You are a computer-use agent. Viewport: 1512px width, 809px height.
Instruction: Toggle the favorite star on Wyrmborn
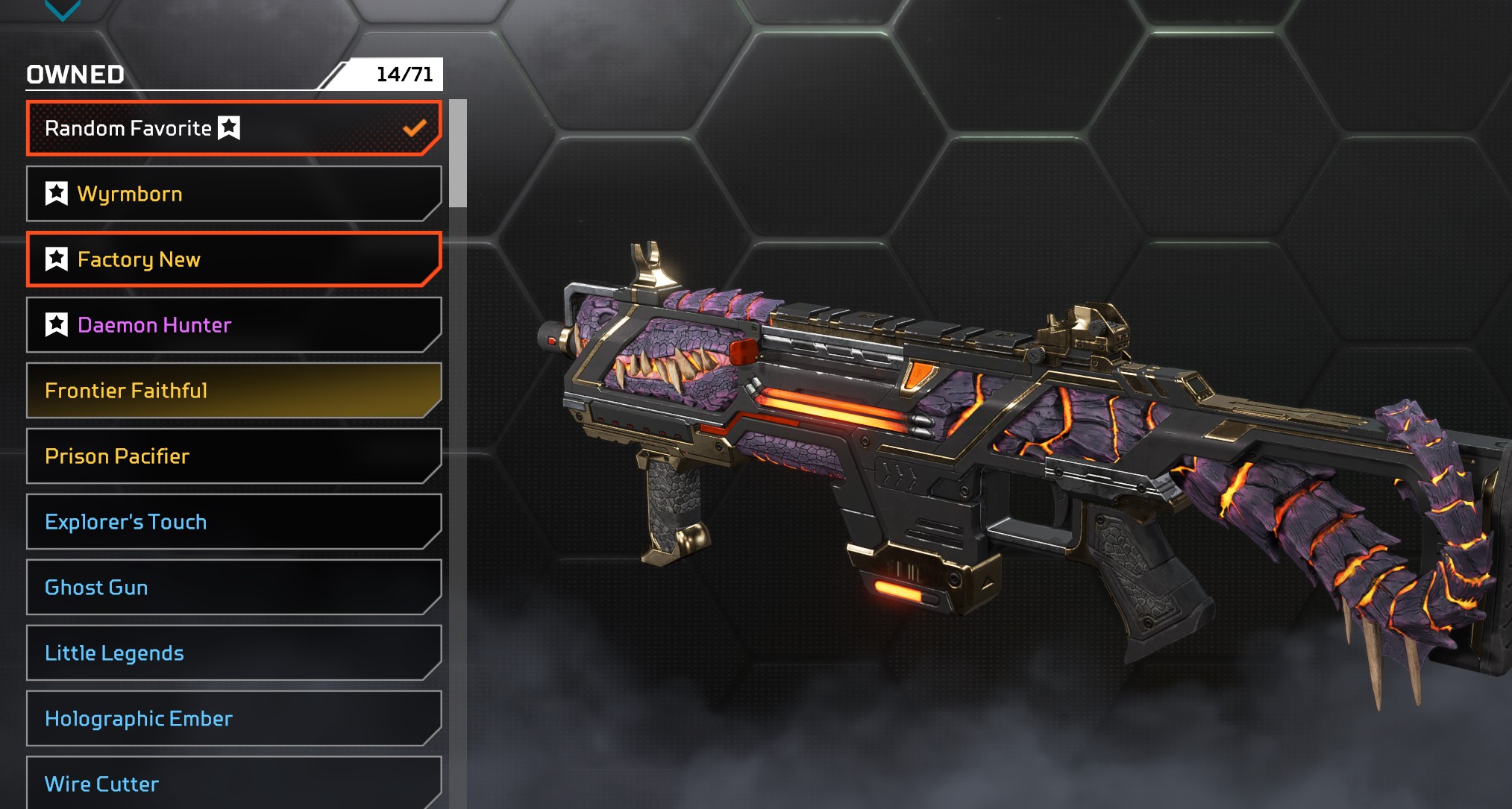[x=57, y=194]
